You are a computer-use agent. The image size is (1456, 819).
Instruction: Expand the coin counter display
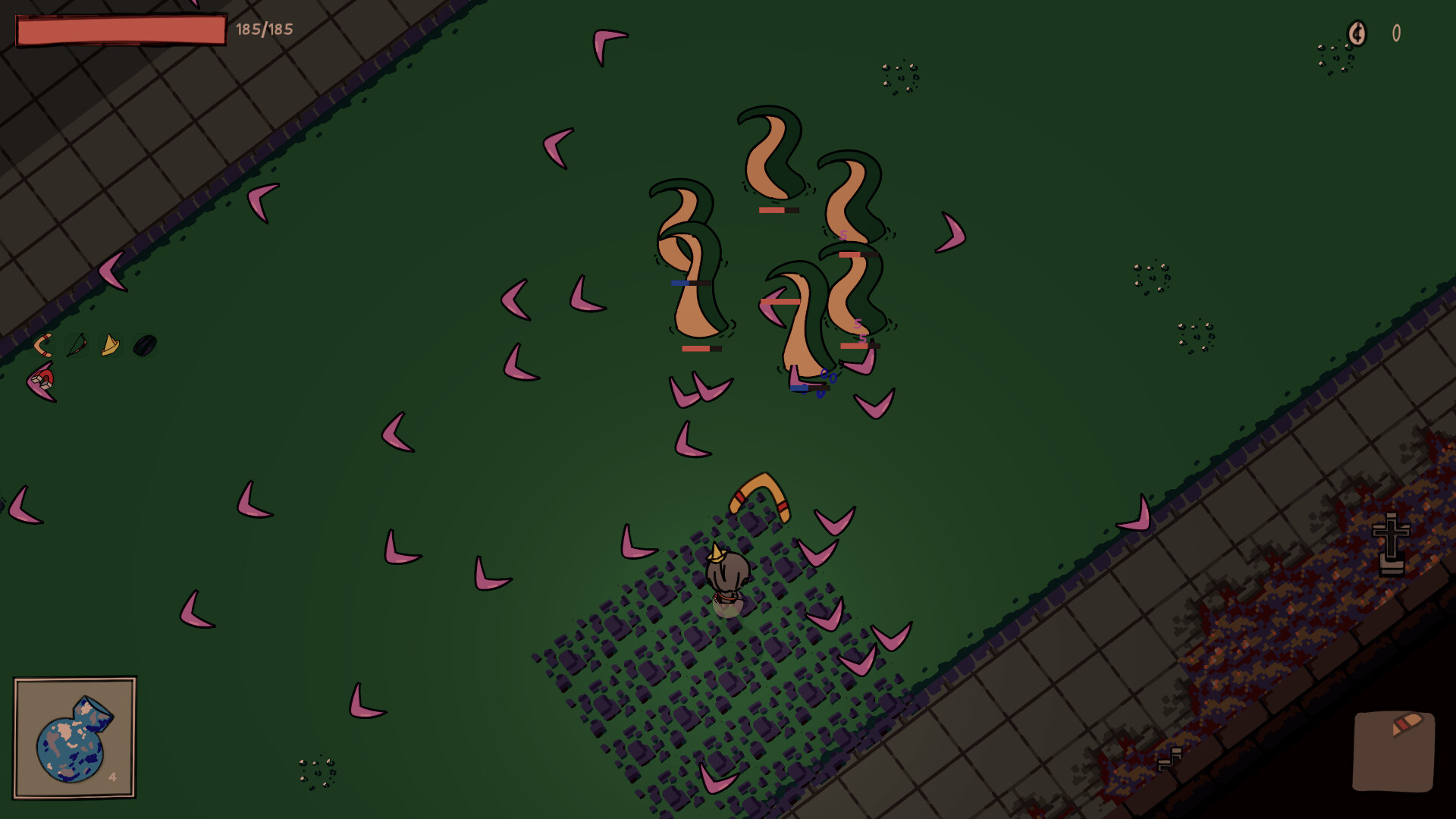(x=1373, y=33)
